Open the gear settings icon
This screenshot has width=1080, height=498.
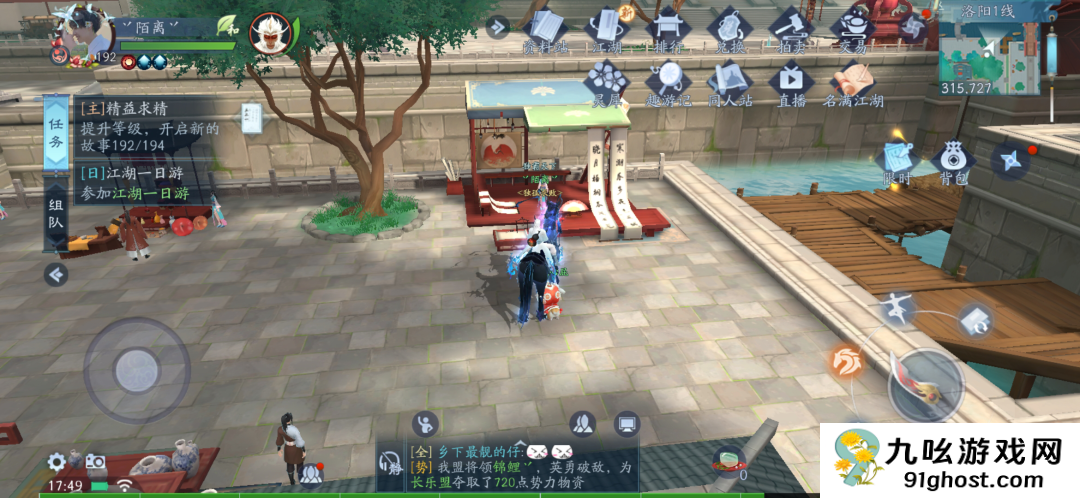pyautogui.click(x=57, y=461)
